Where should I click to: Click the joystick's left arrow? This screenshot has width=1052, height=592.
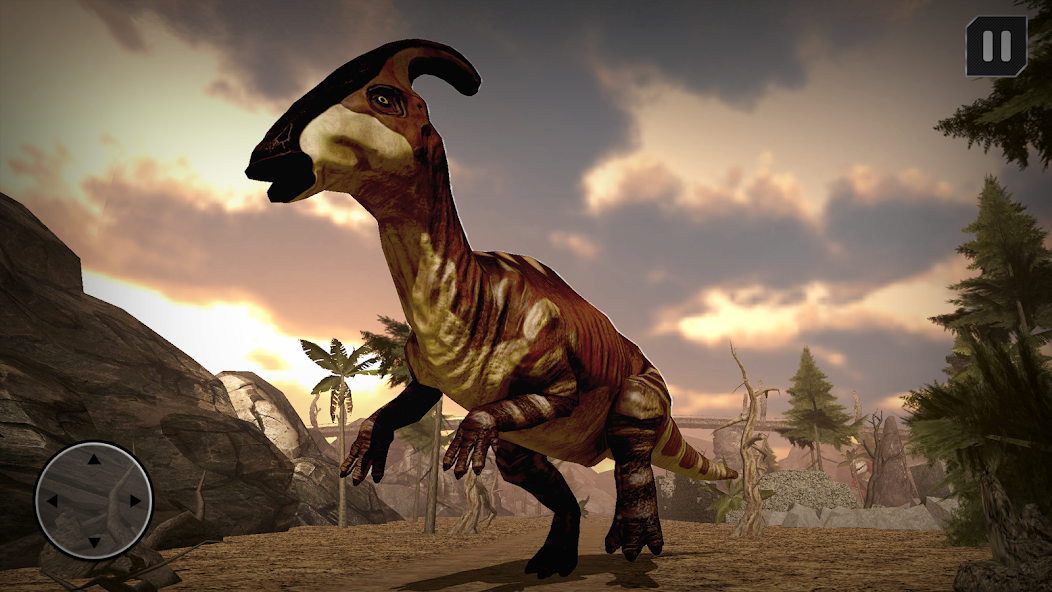pos(52,501)
